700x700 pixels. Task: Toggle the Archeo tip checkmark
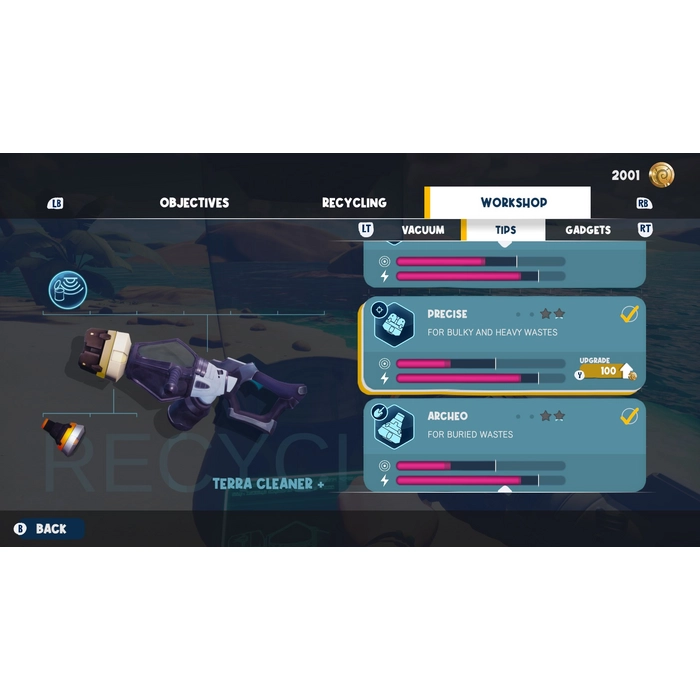pyautogui.click(x=629, y=416)
